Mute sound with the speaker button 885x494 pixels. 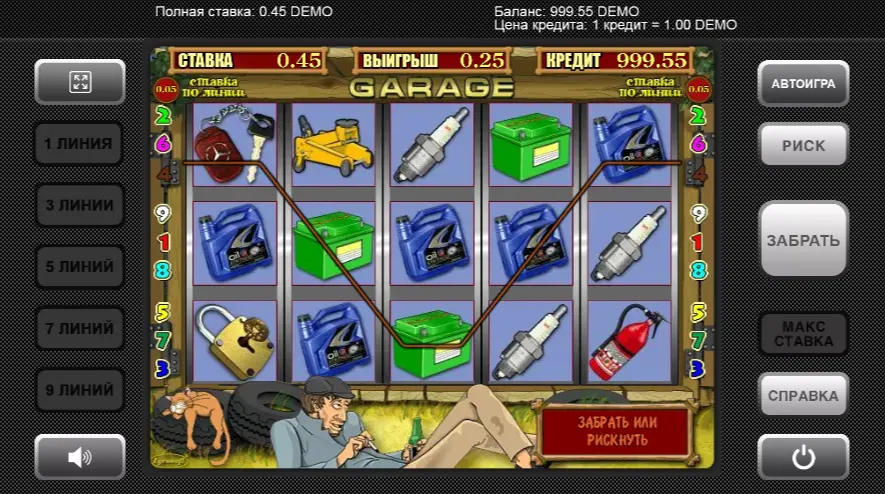click(x=80, y=457)
